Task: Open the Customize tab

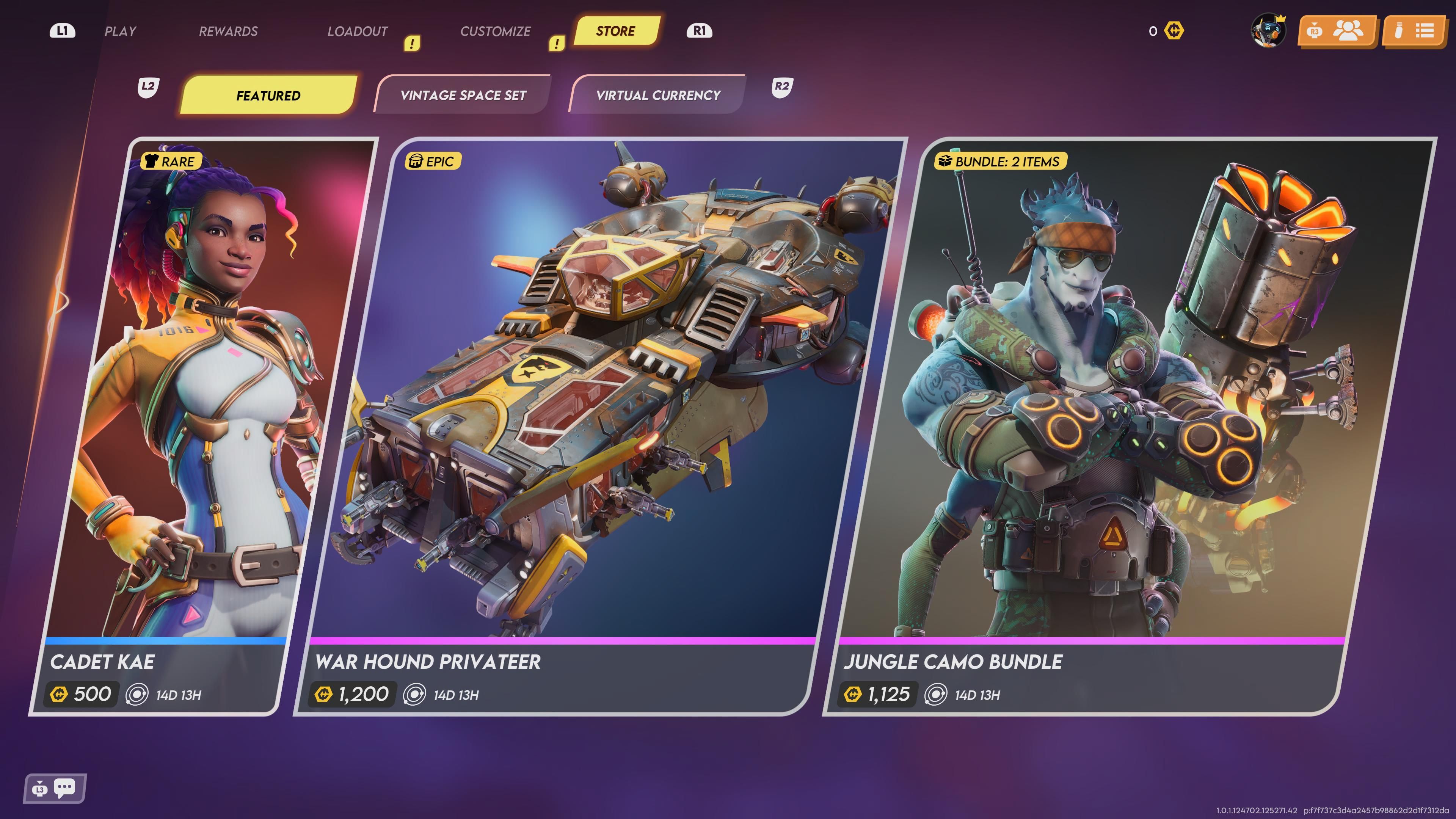Action: (x=495, y=31)
